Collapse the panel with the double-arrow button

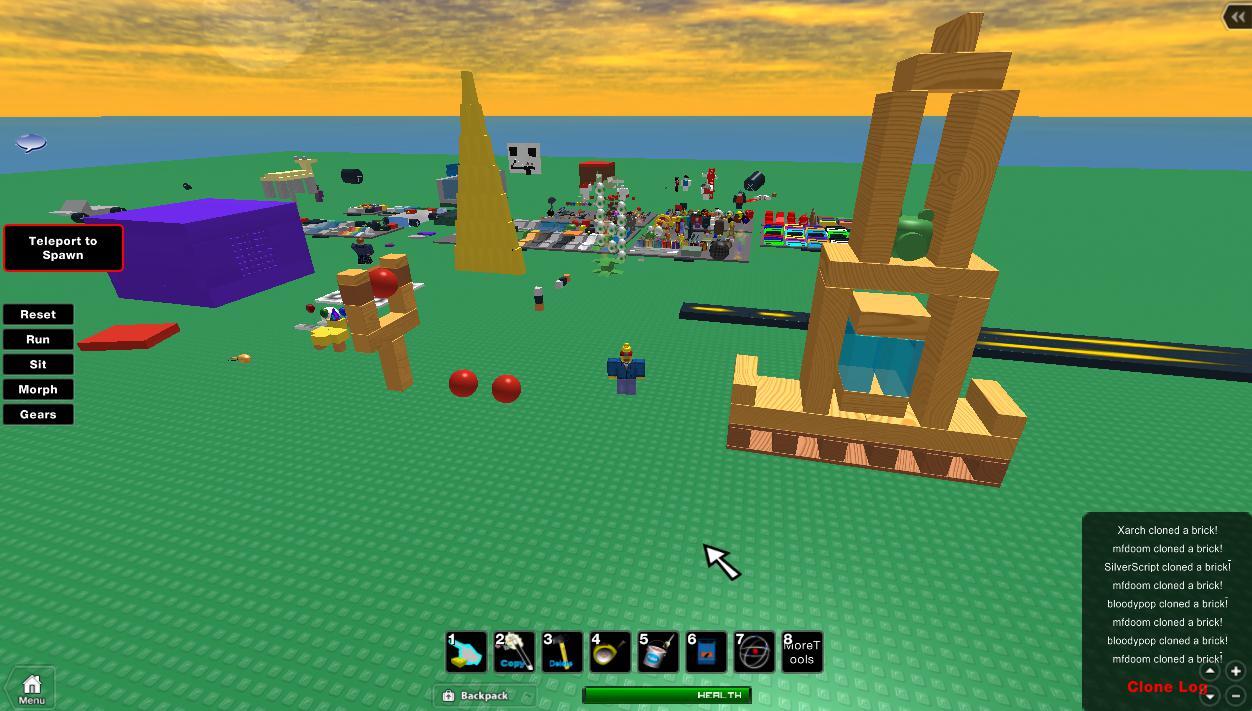point(1237,17)
